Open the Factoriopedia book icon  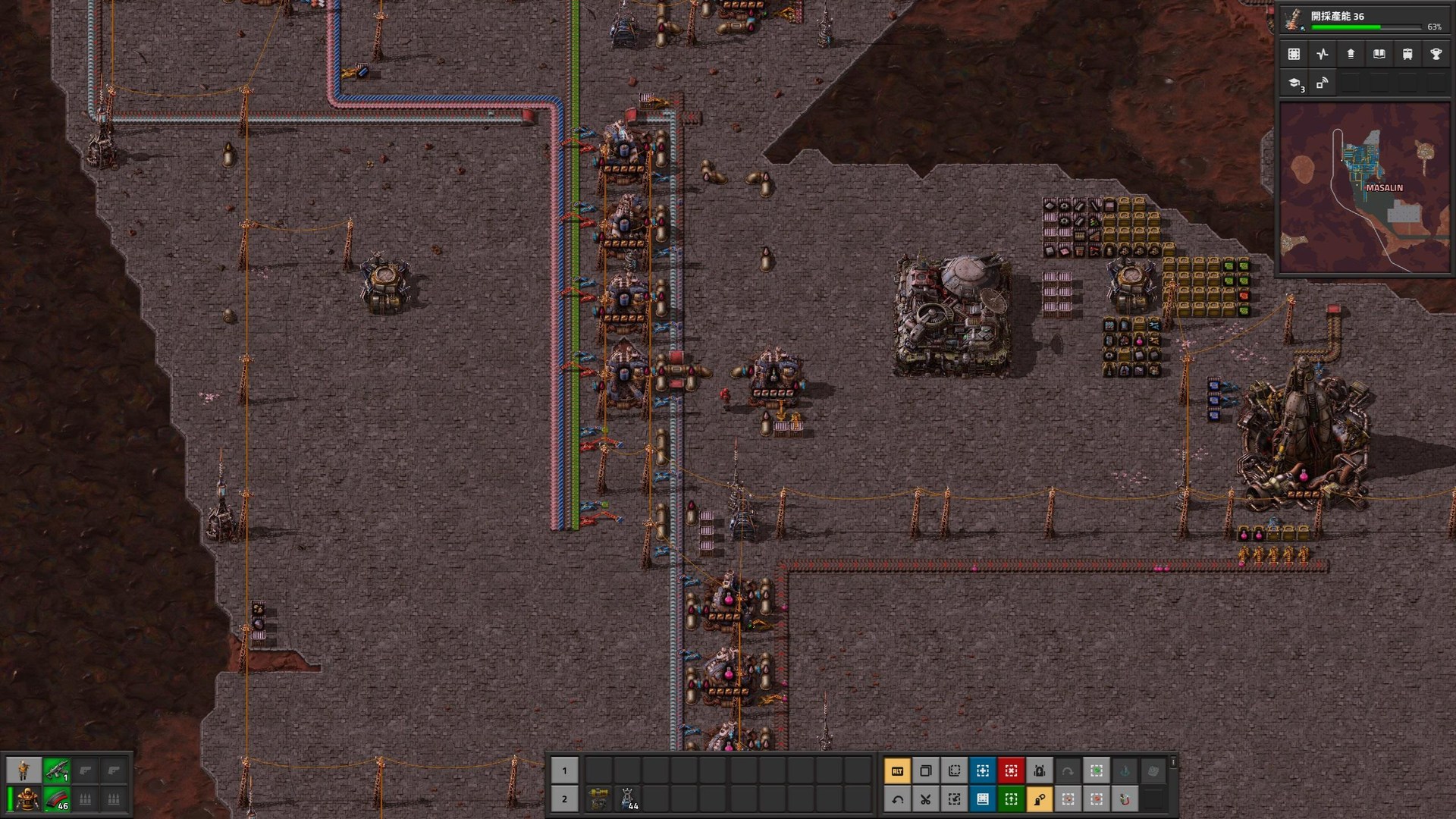[1379, 54]
